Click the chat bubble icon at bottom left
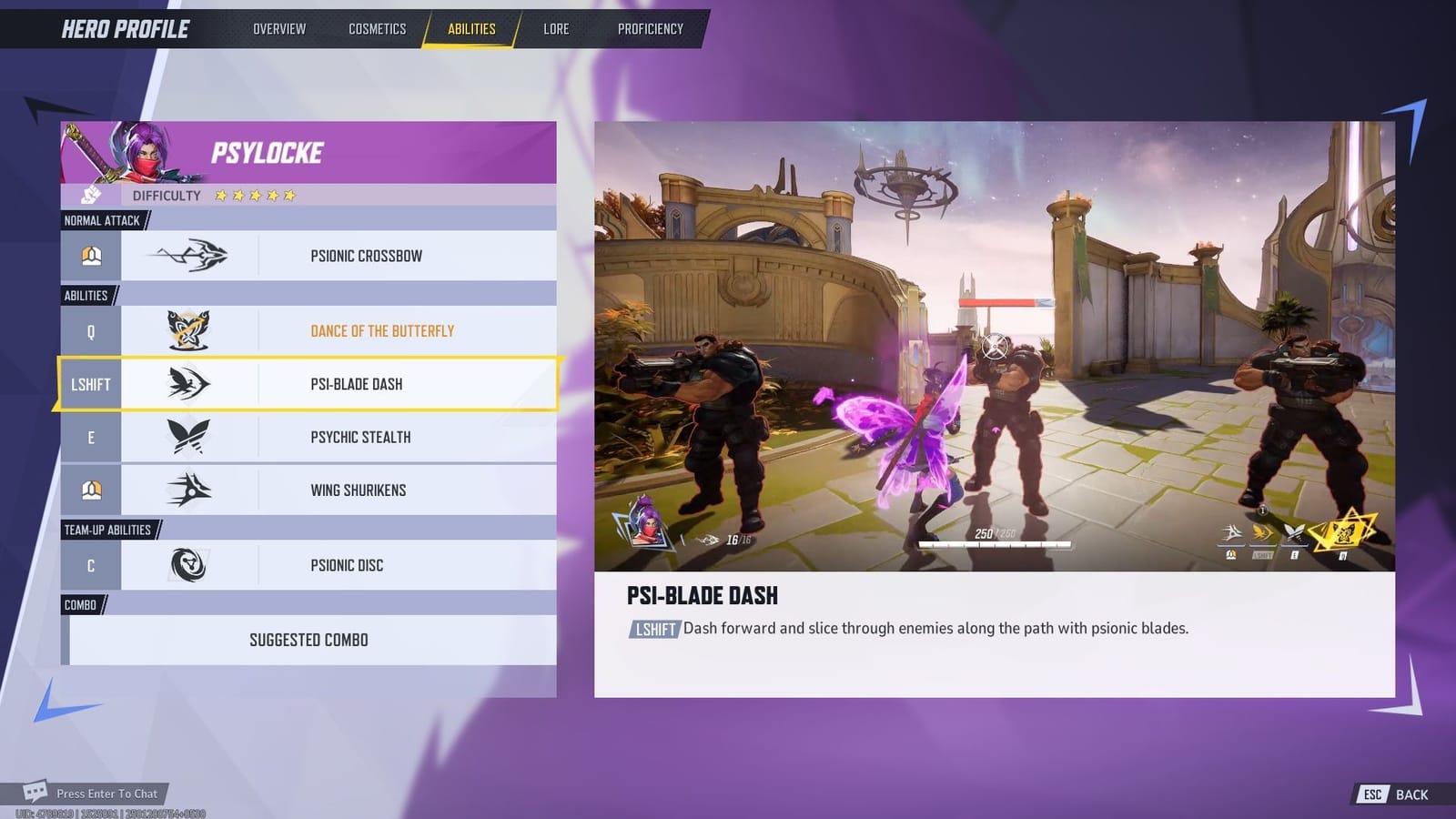The image size is (1456, 819). [37, 794]
